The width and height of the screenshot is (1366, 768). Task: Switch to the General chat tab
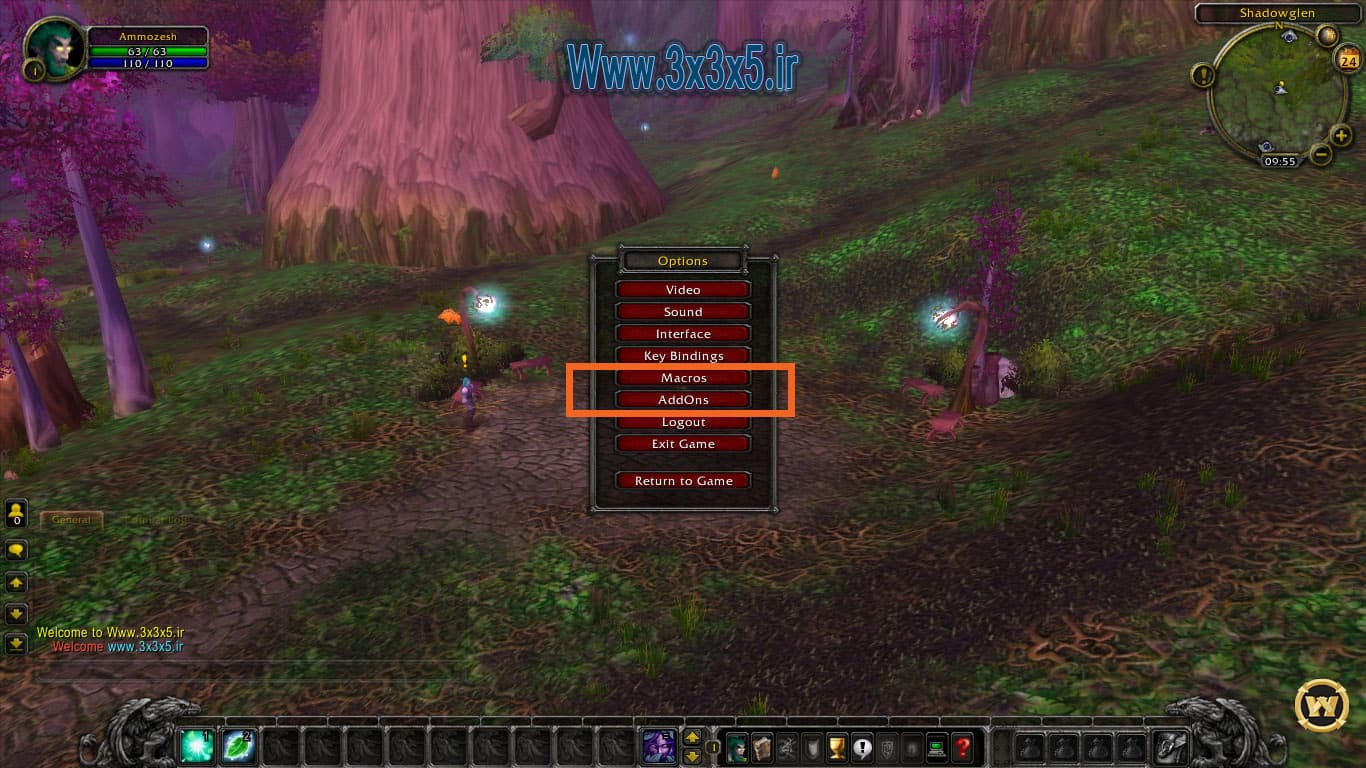tap(71, 519)
